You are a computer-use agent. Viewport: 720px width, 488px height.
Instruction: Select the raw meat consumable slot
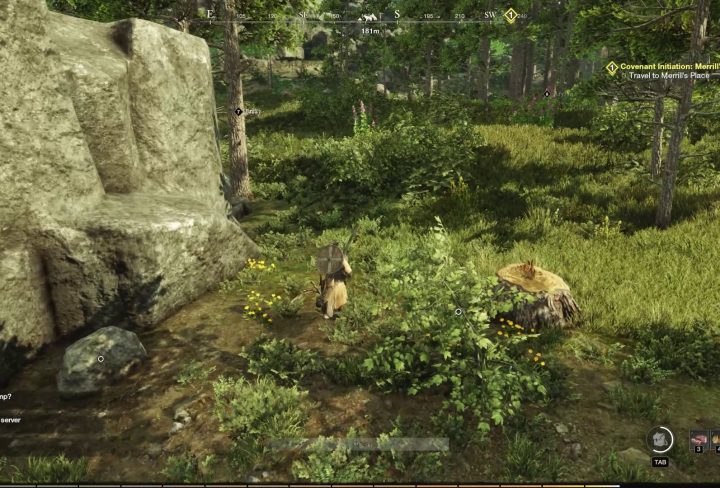[699, 439]
